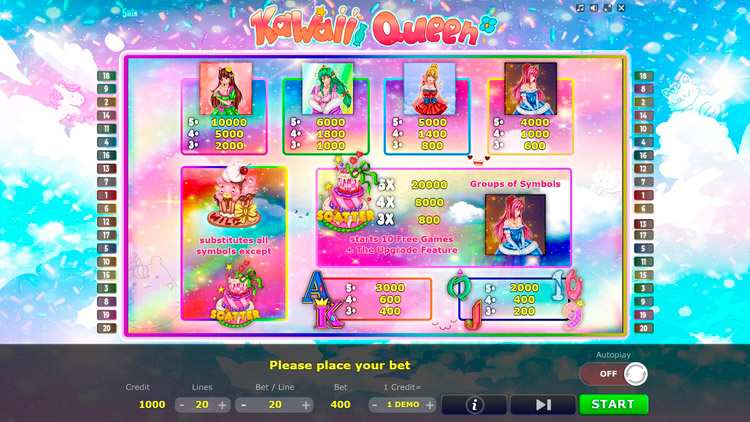The image size is (750, 422).
Task: Decrease the credit denomination value
Action: (x=376, y=405)
